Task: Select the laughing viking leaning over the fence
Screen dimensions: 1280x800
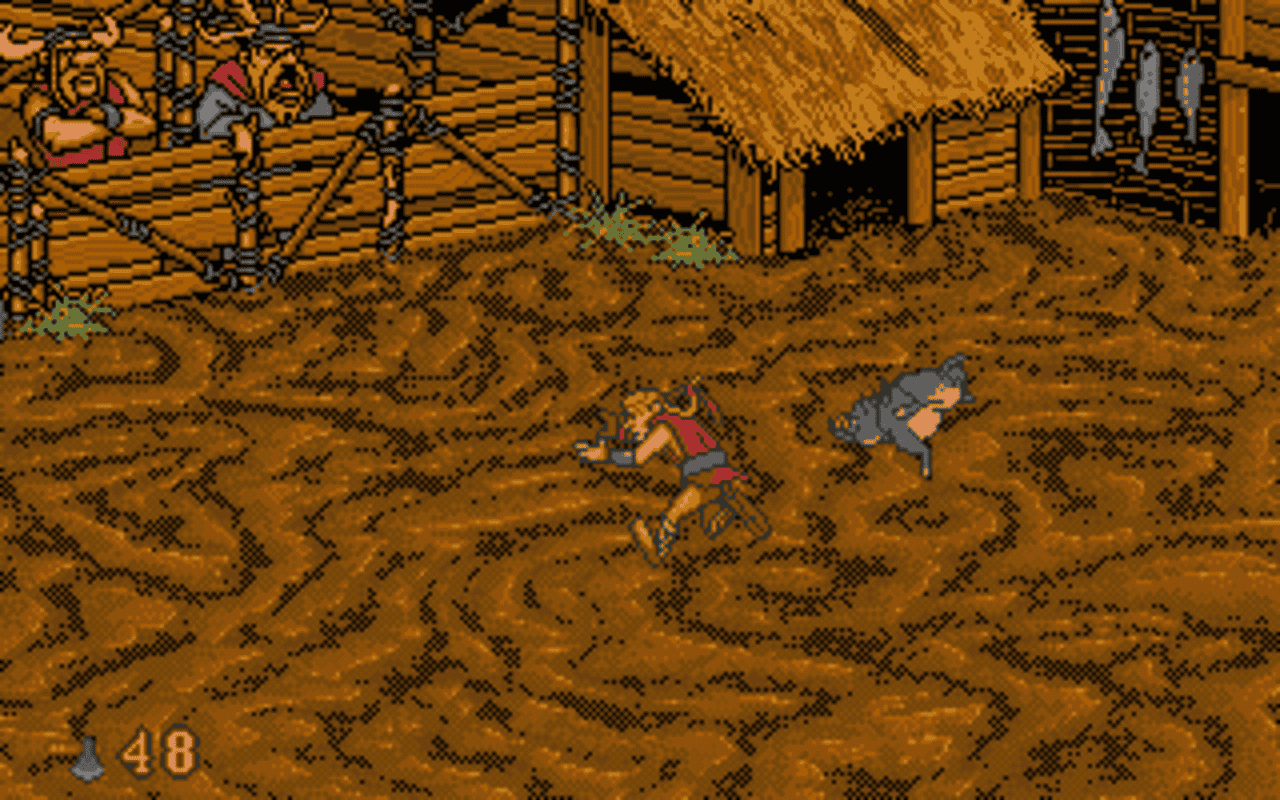Action: [x=270, y=90]
